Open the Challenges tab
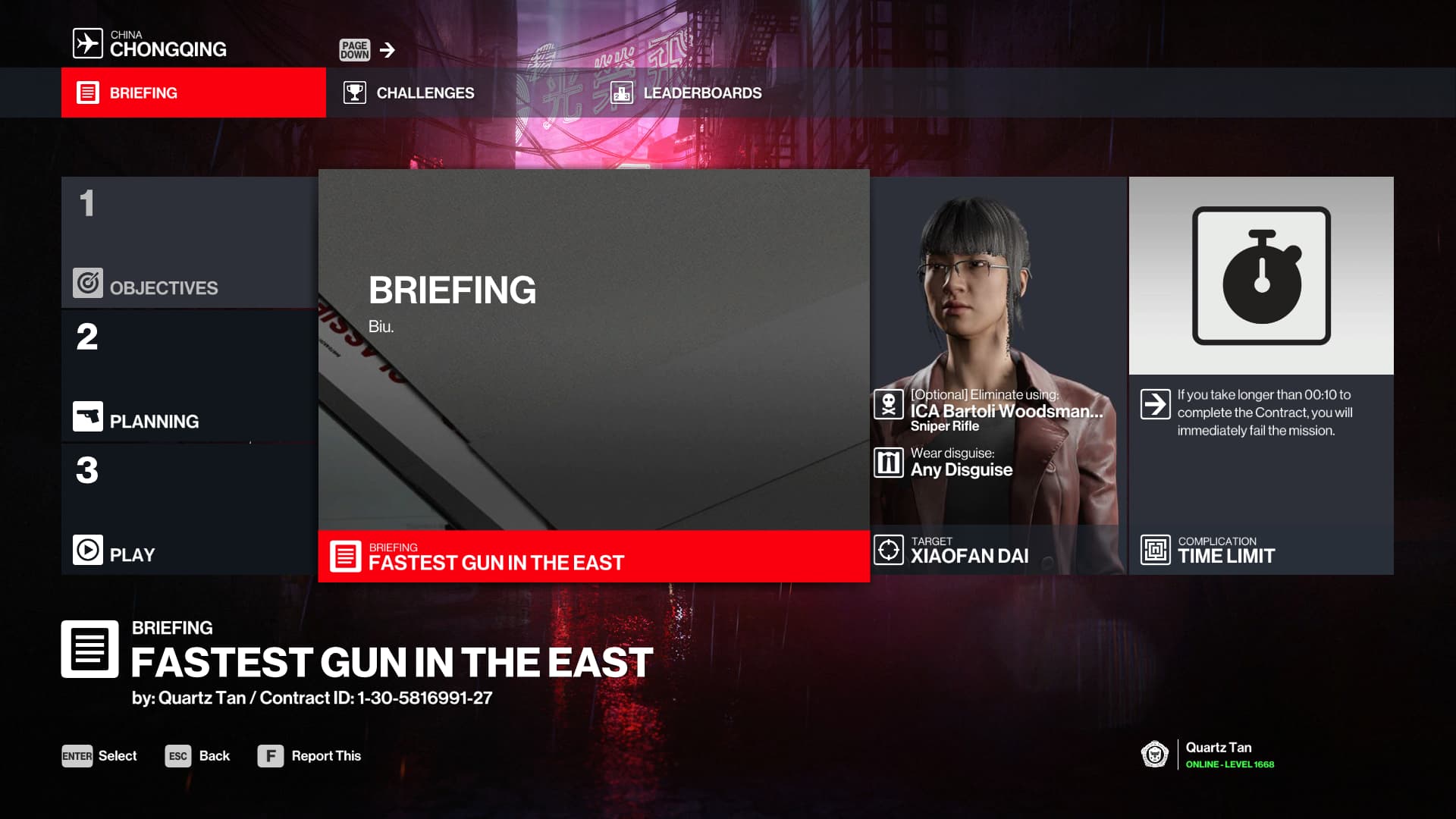Screen dimensions: 1456x819 click(x=410, y=93)
